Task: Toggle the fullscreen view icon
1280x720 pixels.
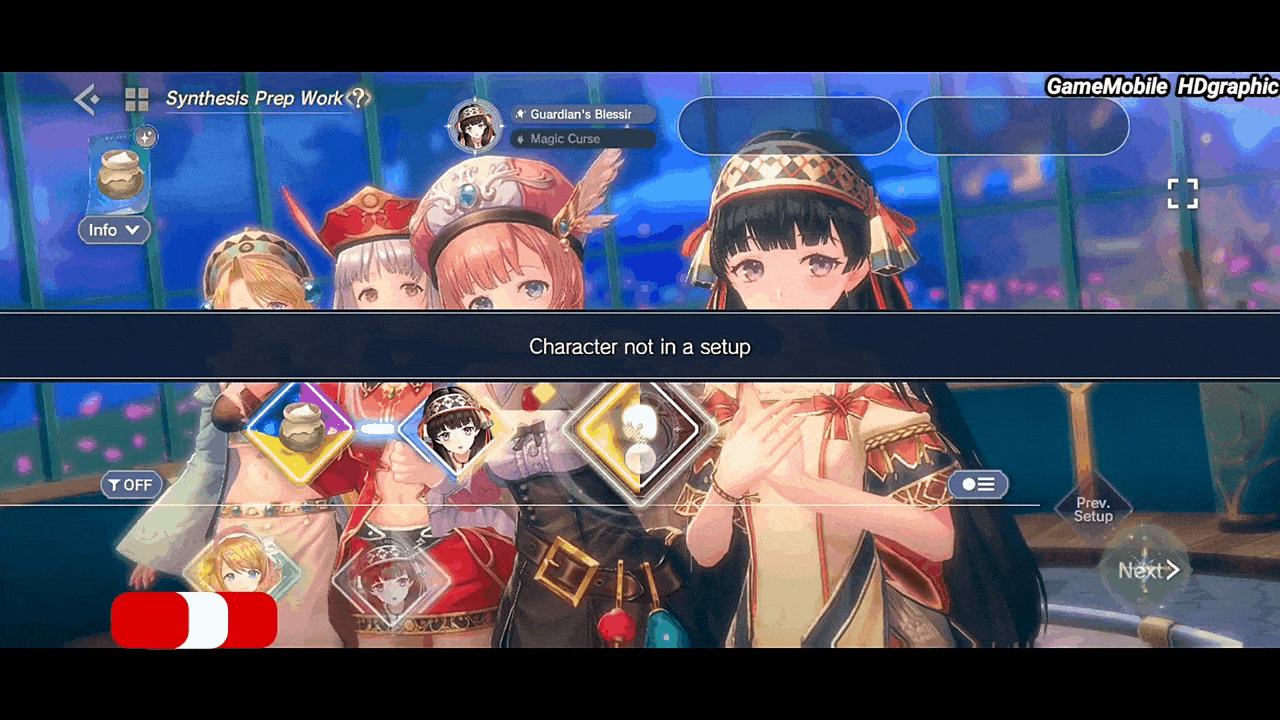Action: click(1182, 193)
